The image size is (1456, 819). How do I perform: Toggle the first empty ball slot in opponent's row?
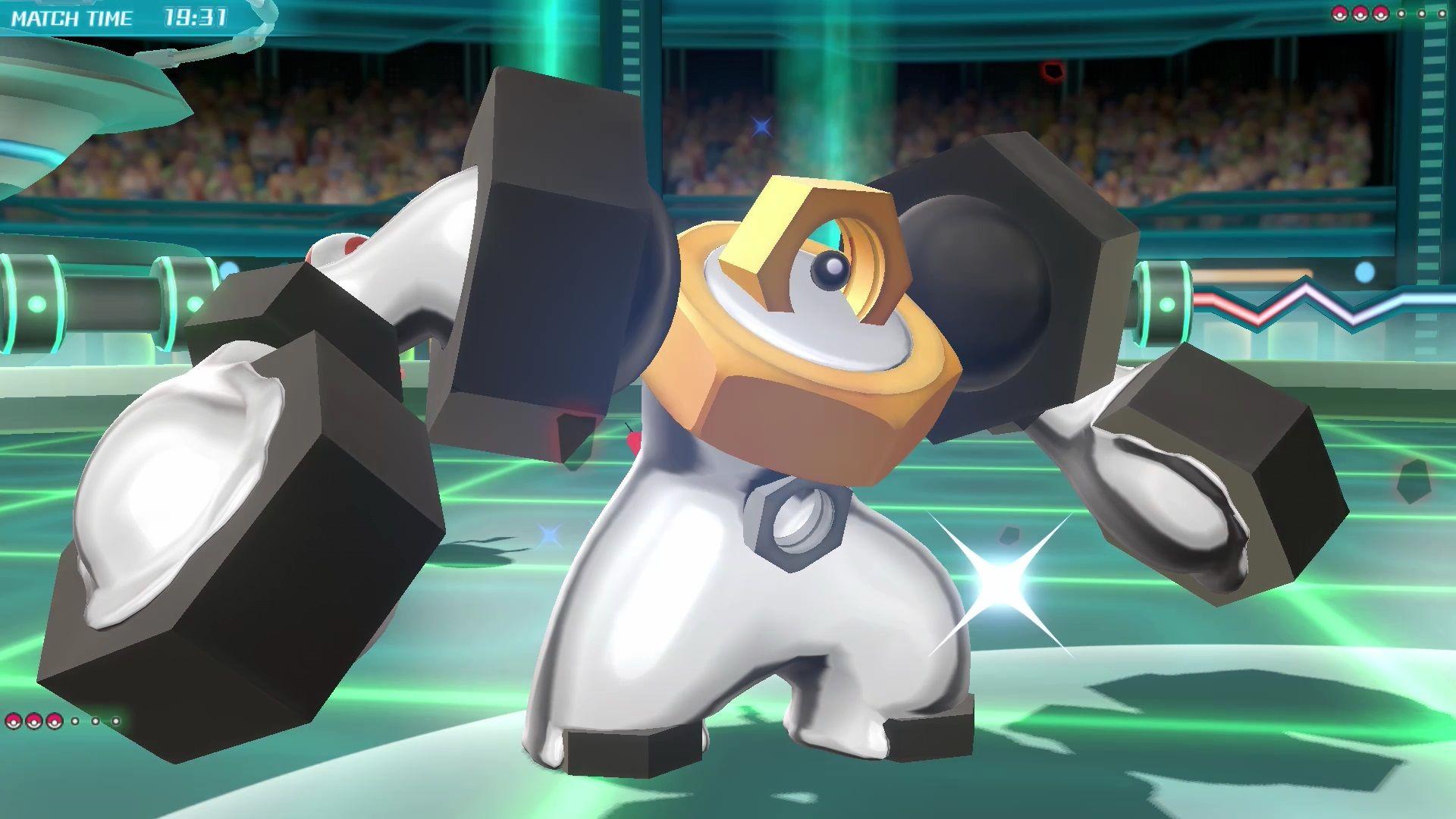1401,13
